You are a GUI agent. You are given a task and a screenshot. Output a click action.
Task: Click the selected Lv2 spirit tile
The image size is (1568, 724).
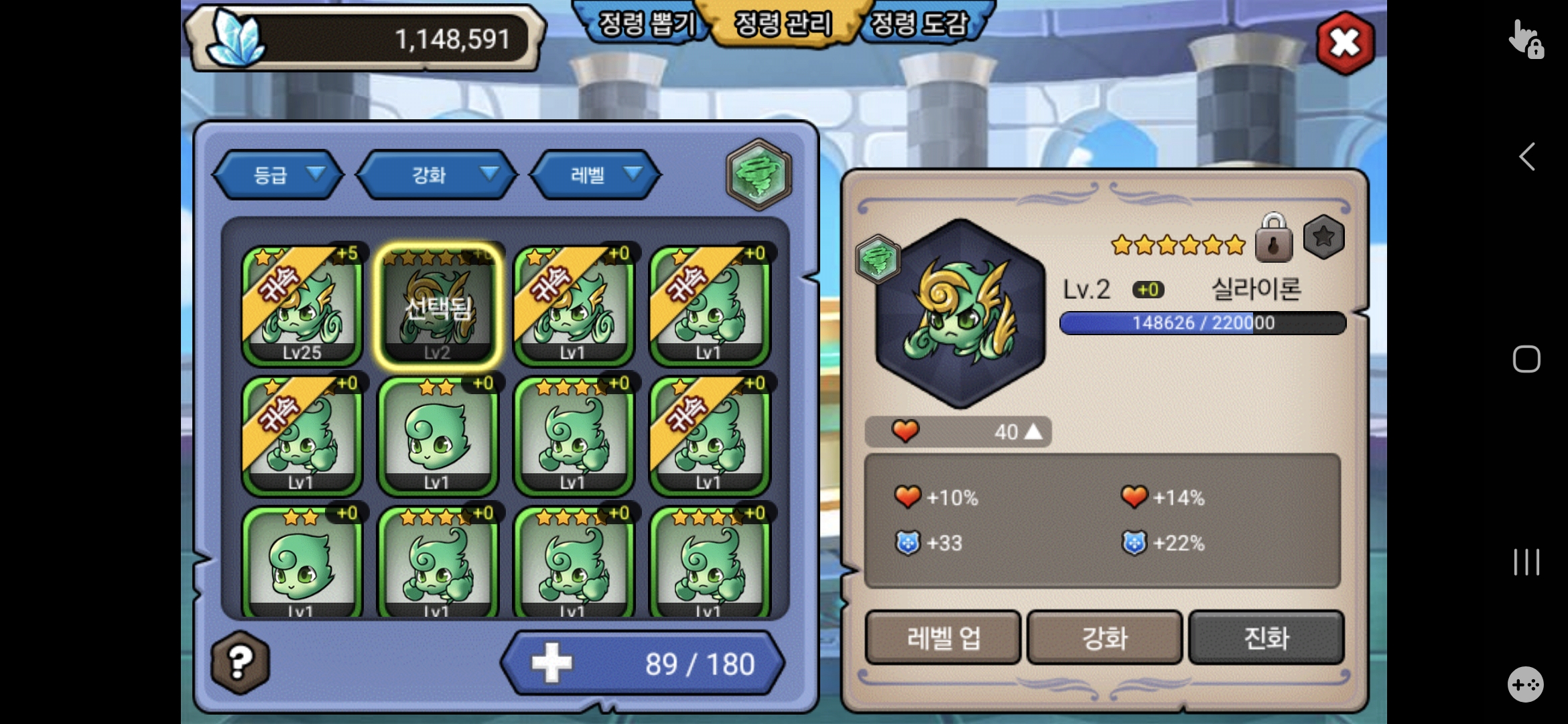438,305
